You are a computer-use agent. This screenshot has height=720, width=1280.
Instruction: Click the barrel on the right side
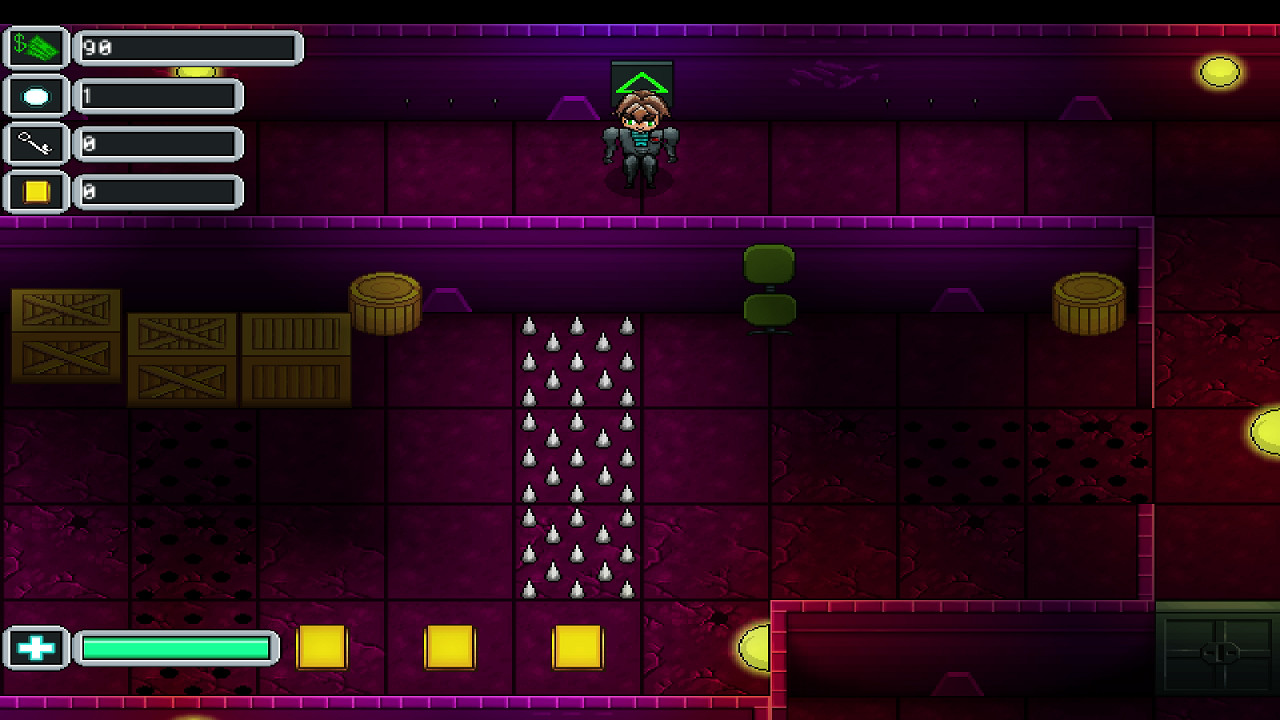click(1088, 305)
